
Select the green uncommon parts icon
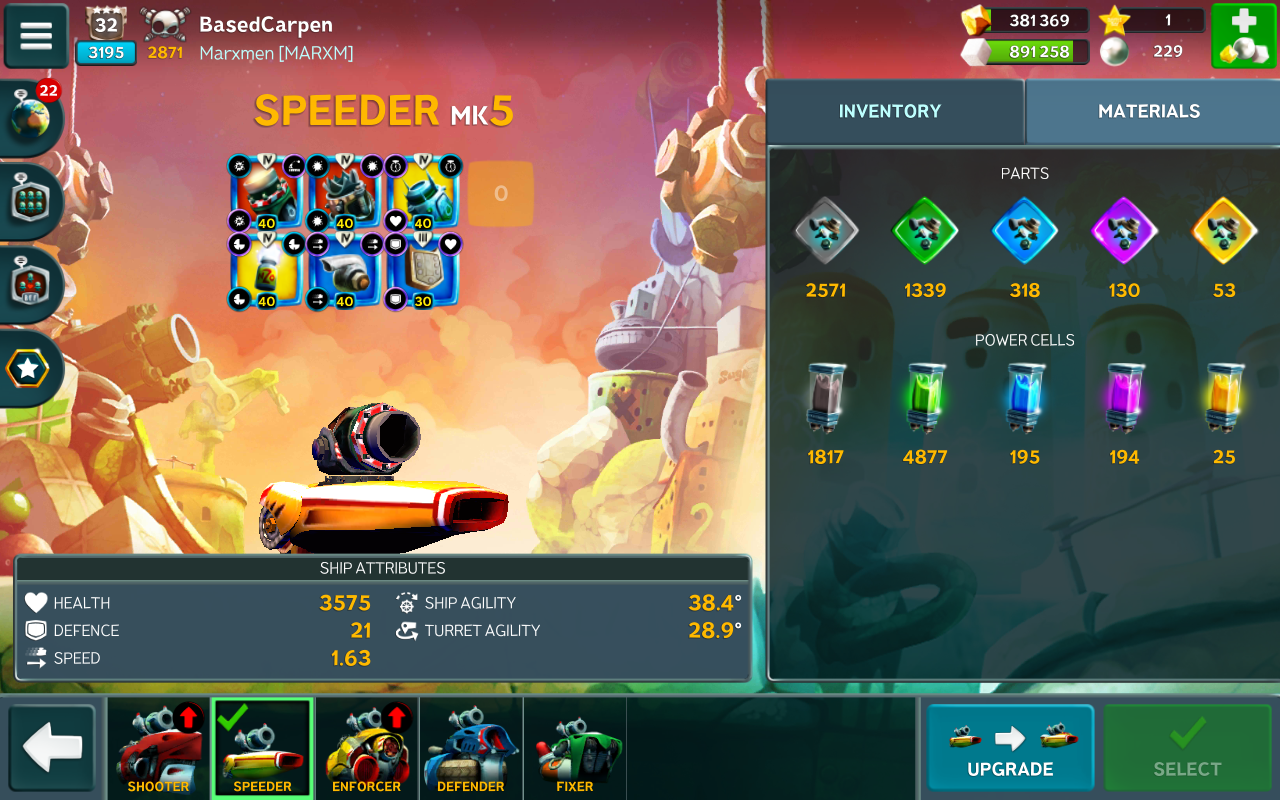tap(925, 231)
